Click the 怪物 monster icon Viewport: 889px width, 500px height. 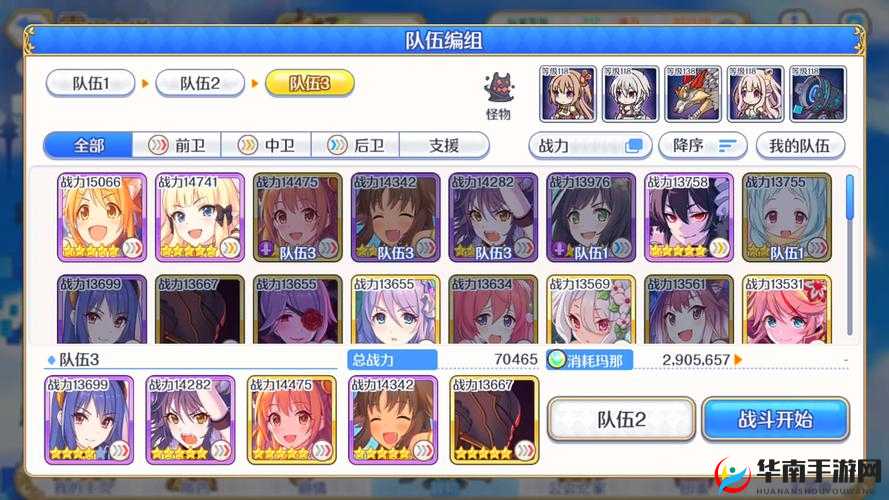[498, 94]
